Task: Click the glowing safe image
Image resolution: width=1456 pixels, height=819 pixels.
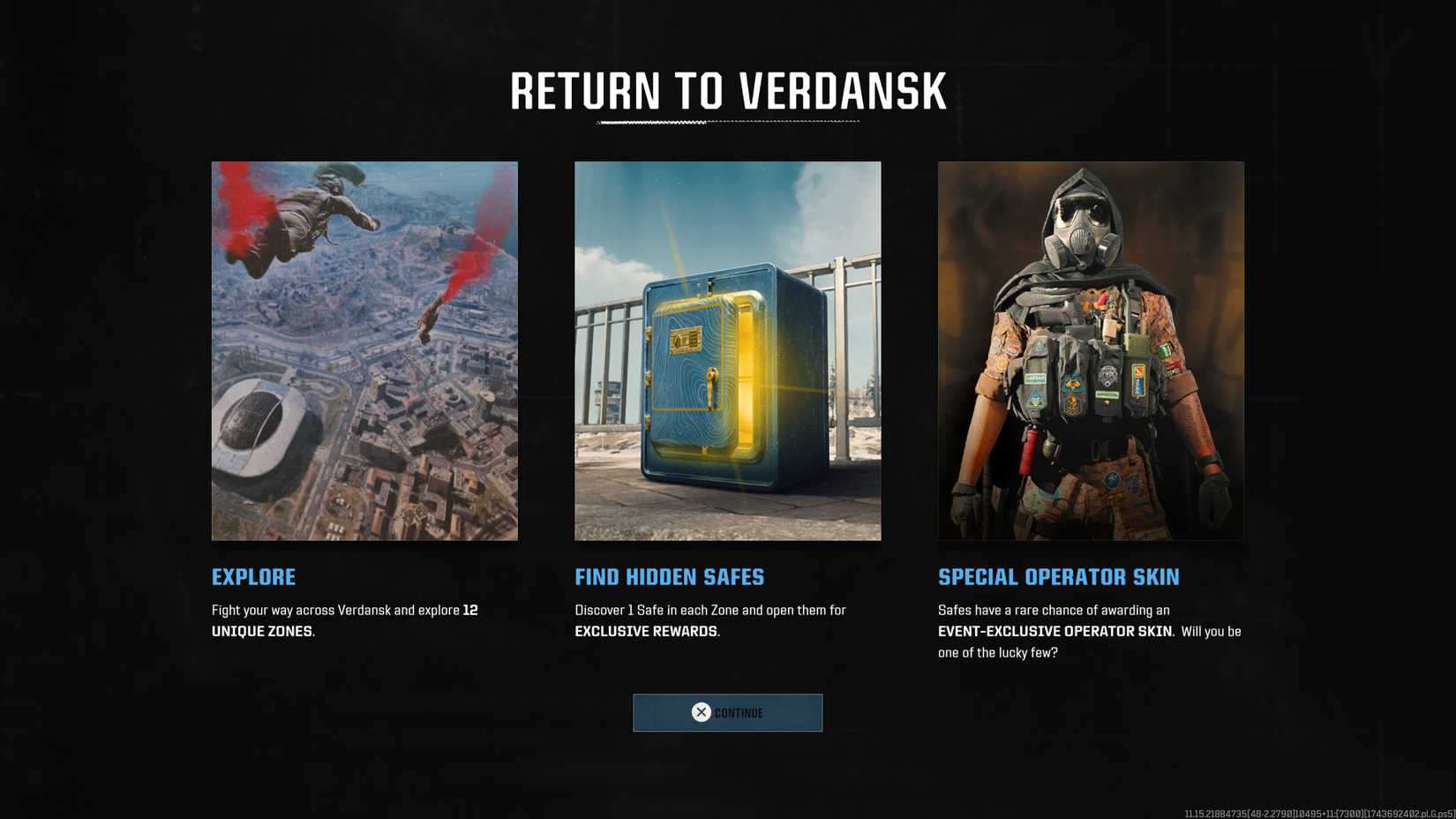Action: (727, 350)
